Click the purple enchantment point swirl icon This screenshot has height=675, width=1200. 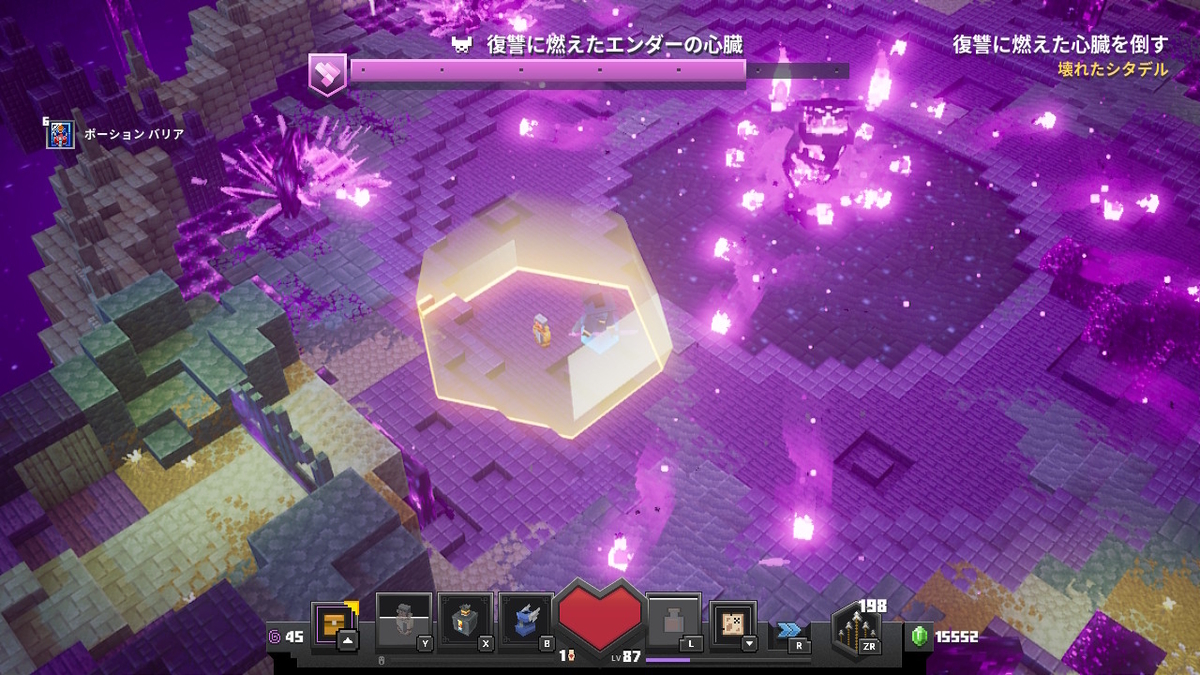[275, 636]
